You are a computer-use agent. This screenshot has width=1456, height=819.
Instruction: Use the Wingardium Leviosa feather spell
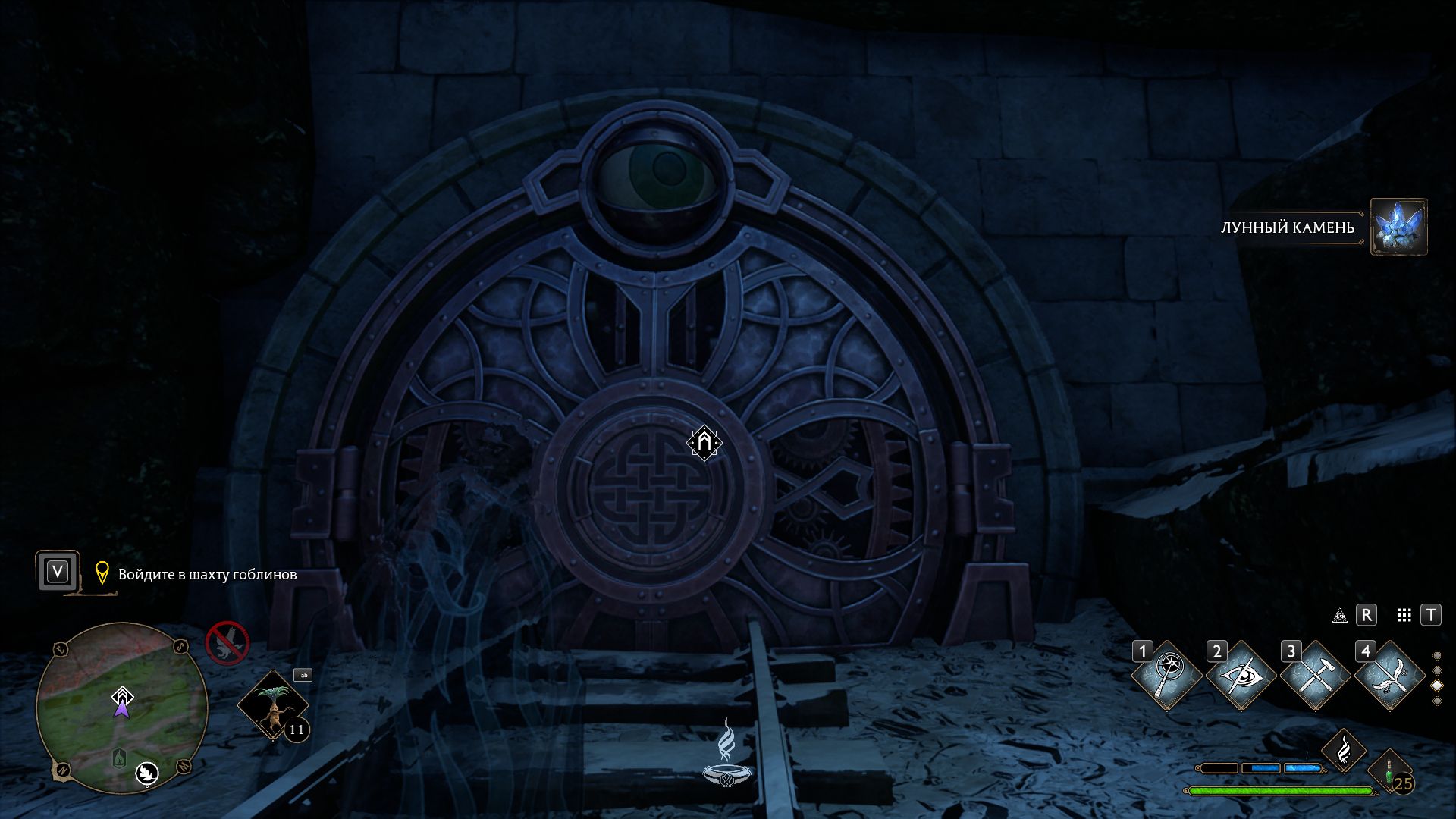pos(1389,676)
